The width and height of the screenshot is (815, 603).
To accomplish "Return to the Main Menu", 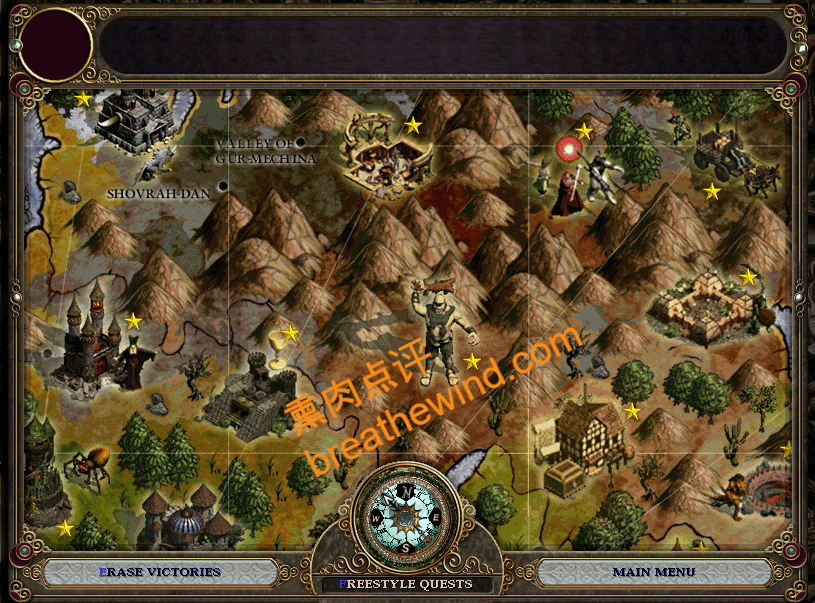I will (653, 572).
